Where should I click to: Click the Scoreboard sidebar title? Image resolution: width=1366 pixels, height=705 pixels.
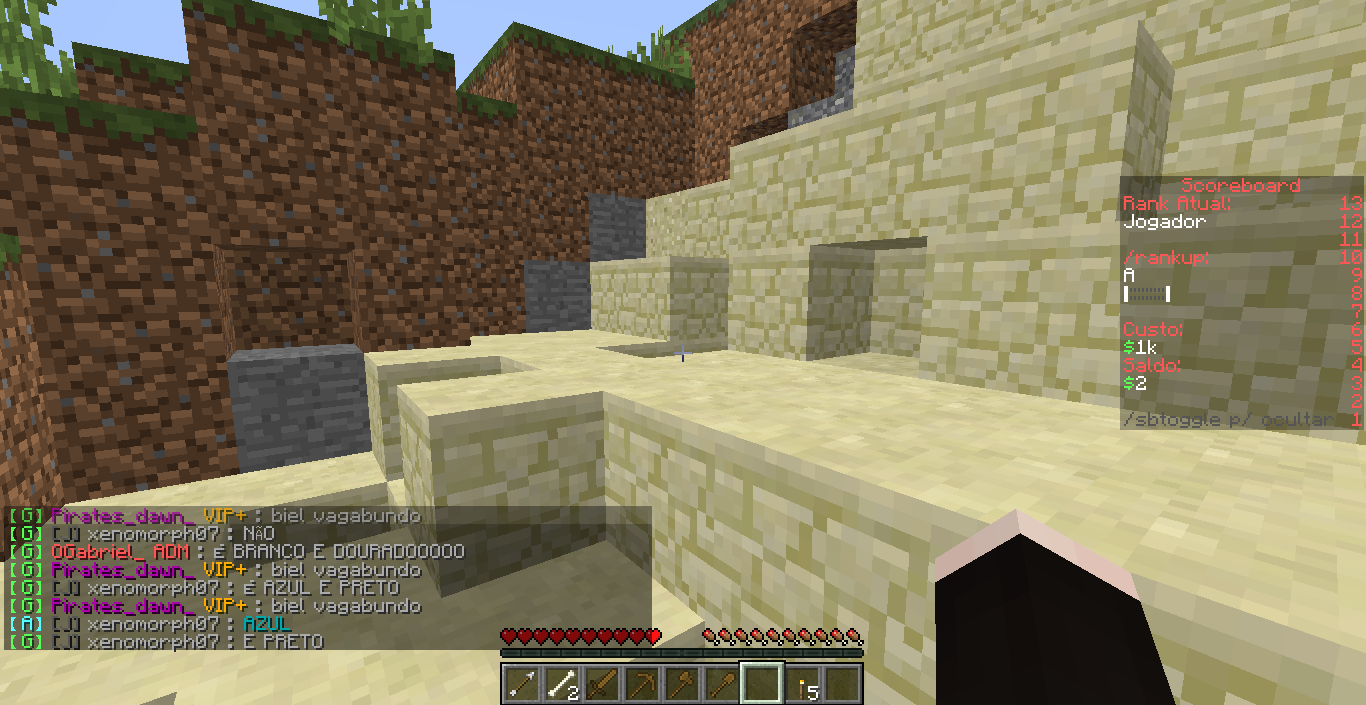[1240, 185]
